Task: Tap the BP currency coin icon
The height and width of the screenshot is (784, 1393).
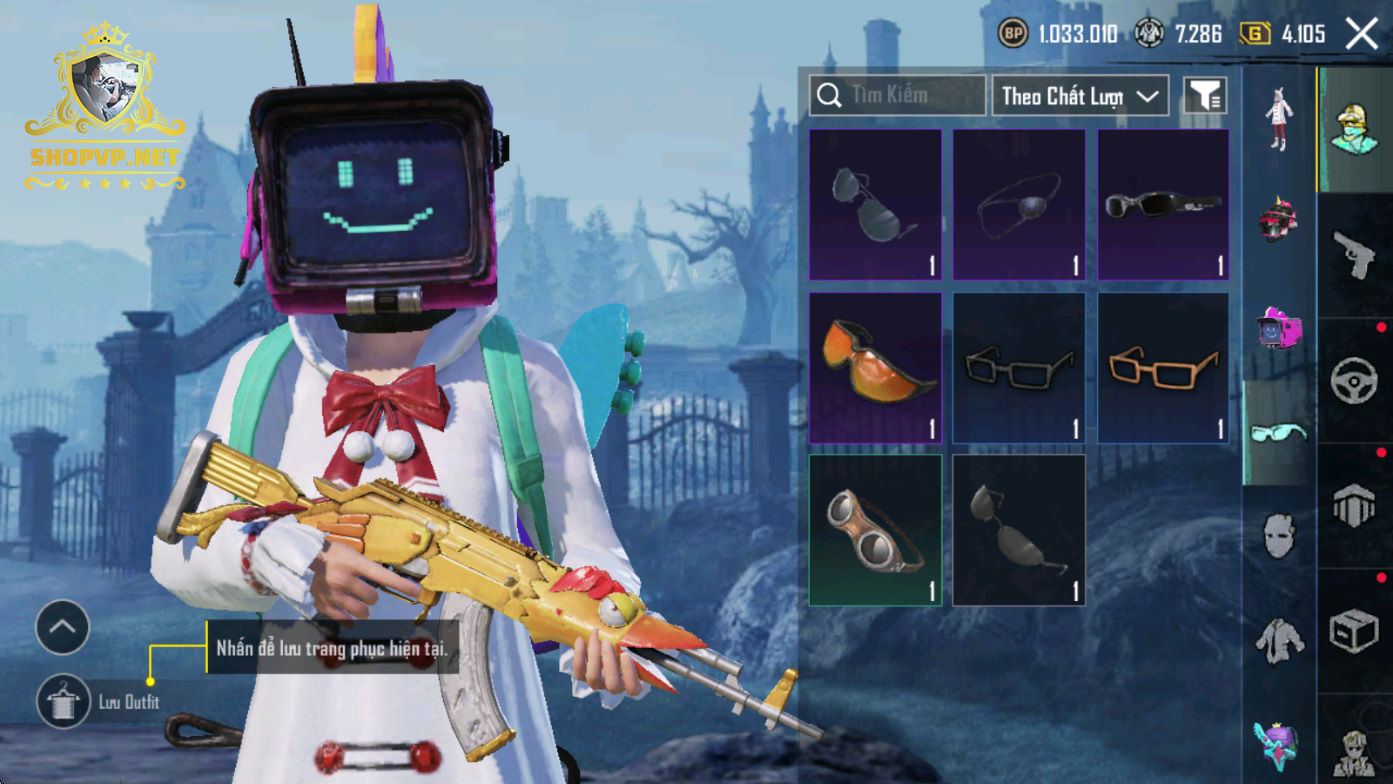Action: click(1013, 34)
